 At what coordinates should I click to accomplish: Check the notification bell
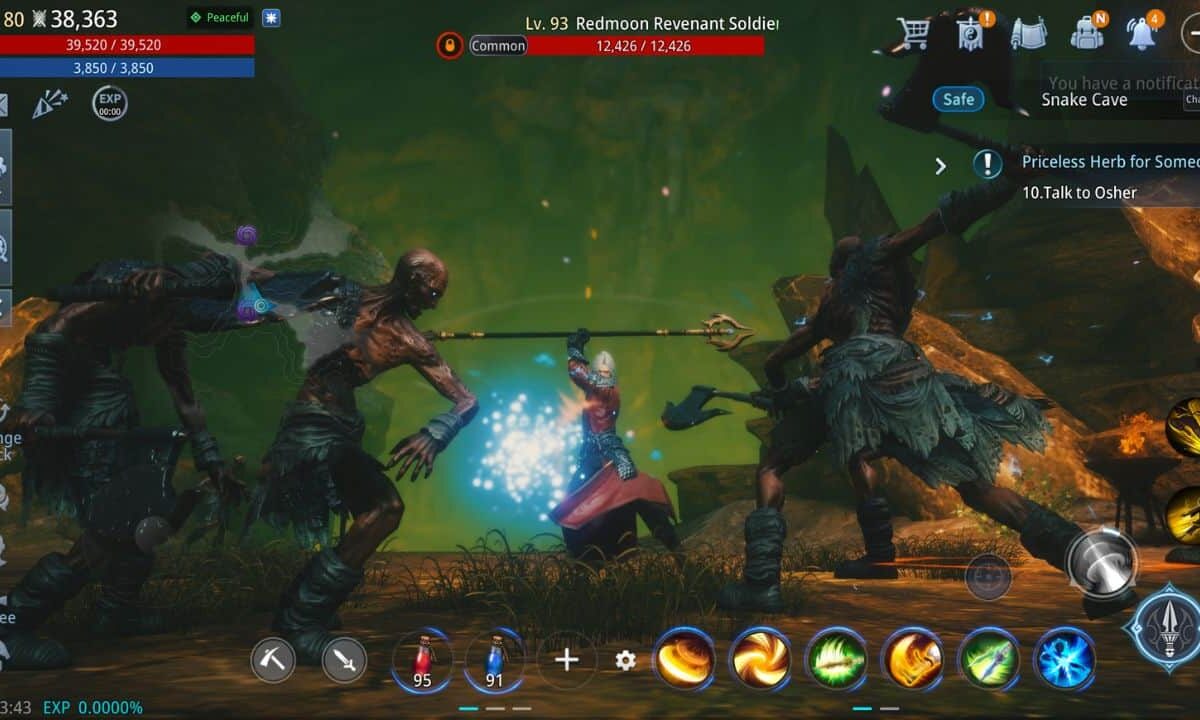tap(1141, 33)
